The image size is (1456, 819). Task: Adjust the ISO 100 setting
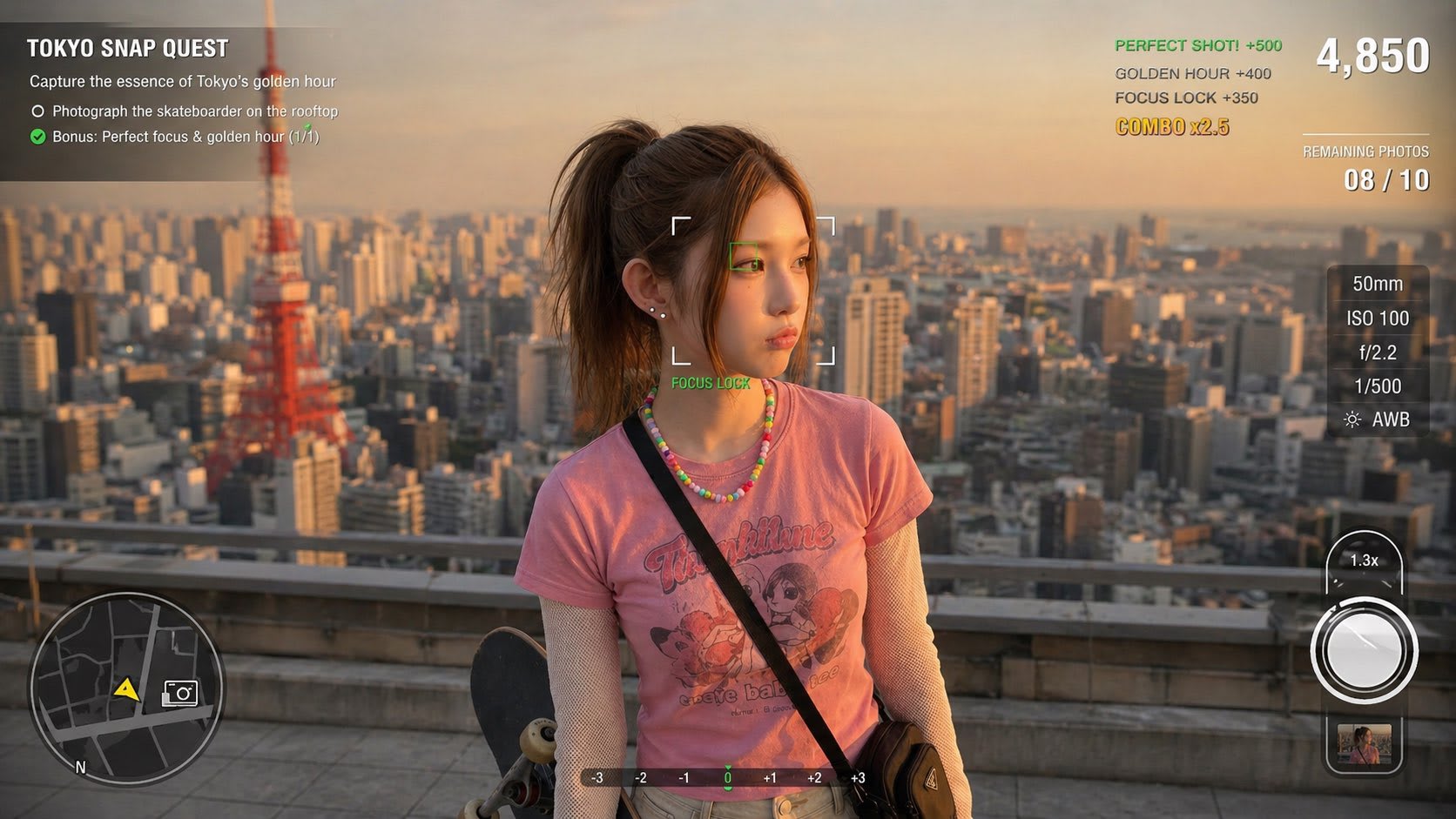coord(1378,319)
